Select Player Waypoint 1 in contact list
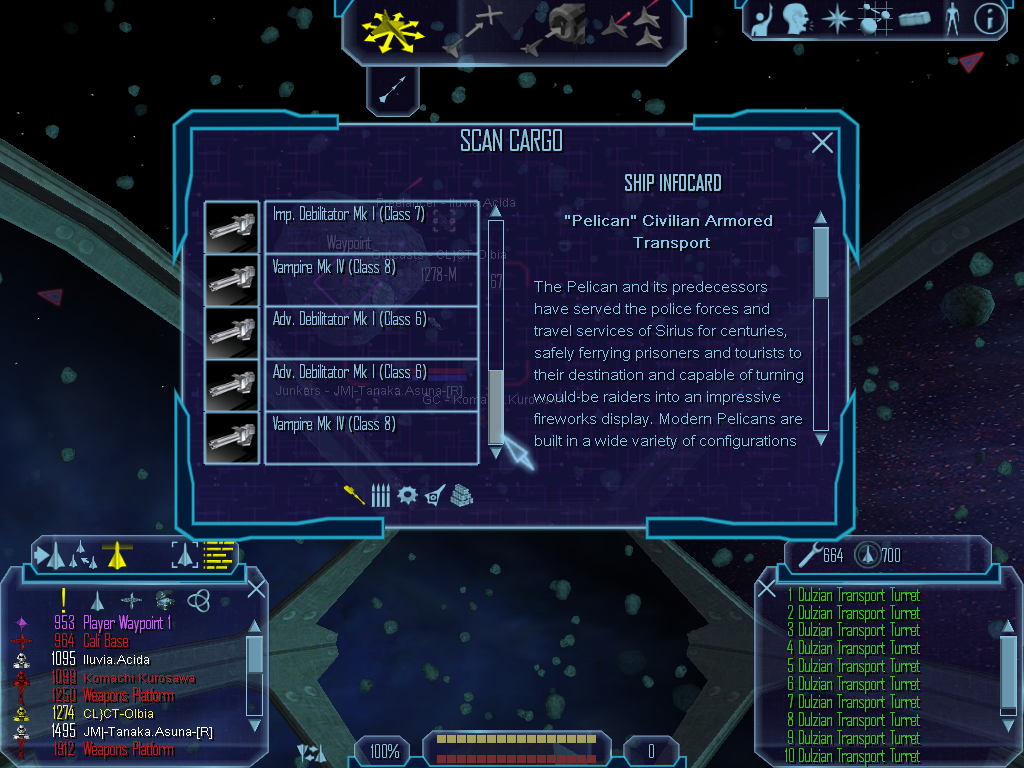 coord(128,623)
